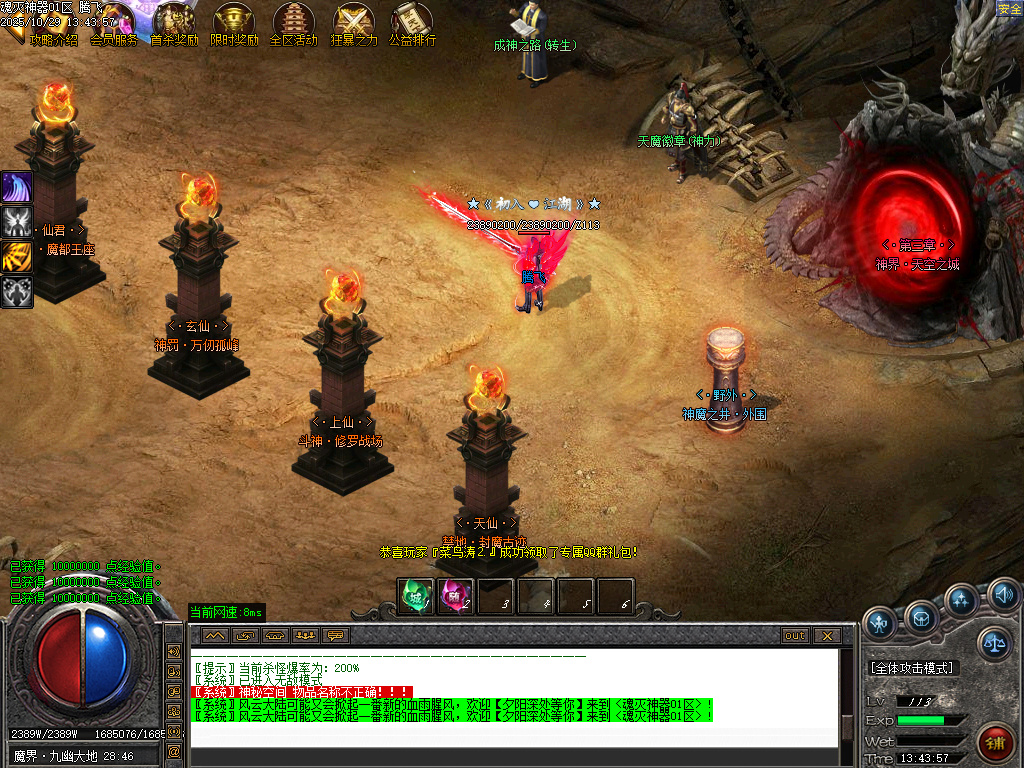The width and height of the screenshot is (1024, 768).
Task: Open the 全区活动 pagoda events menu
Action: point(294,24)
